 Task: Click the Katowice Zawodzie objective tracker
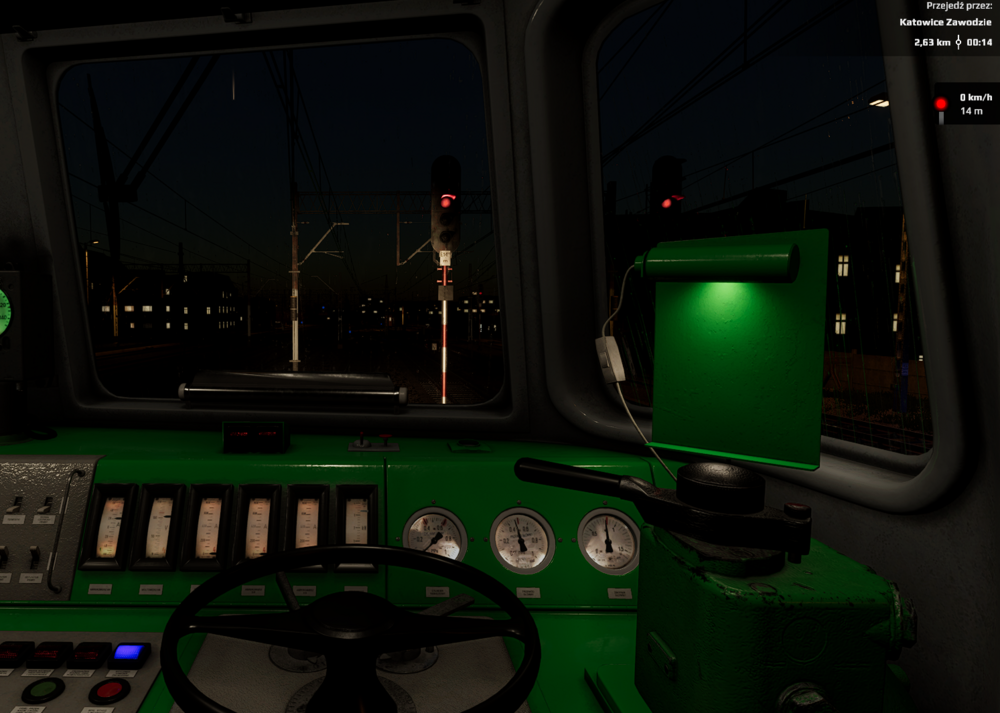click(945, 22)
